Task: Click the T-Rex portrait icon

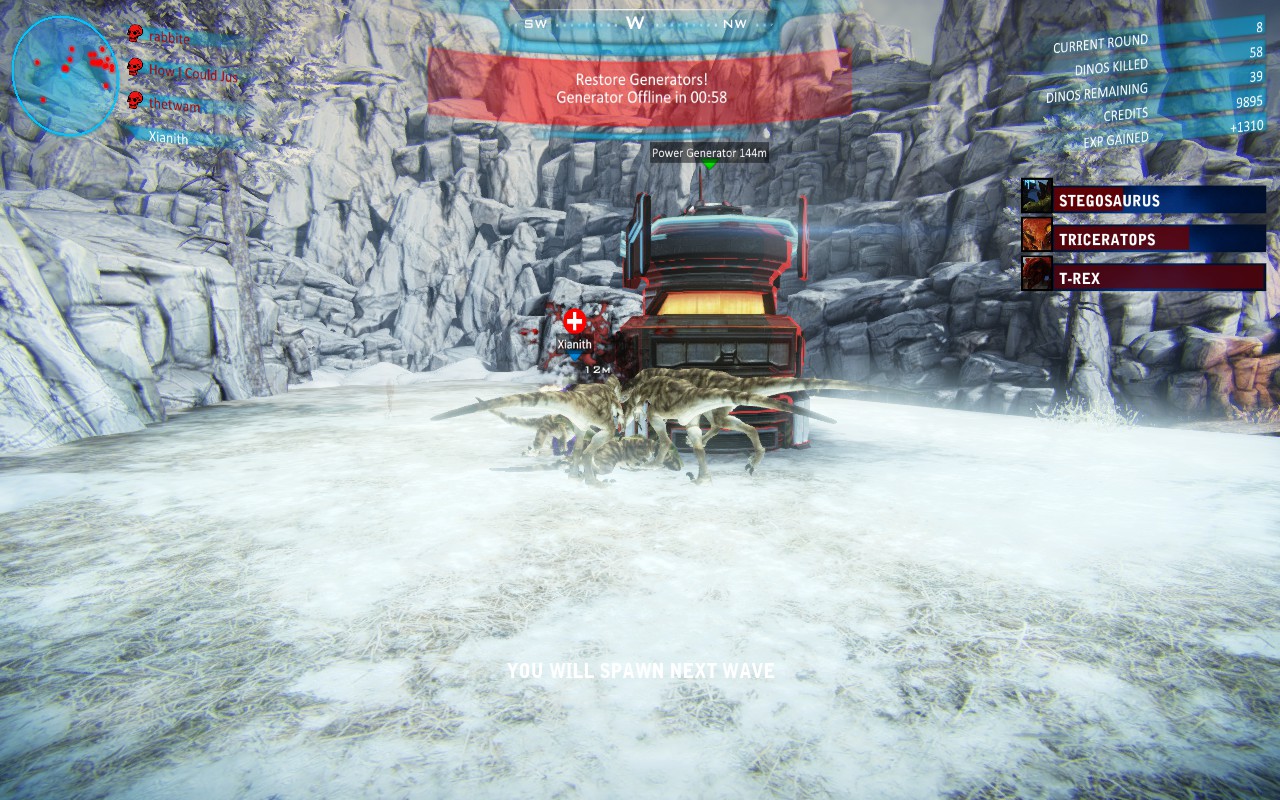Action: (1037, 273)
